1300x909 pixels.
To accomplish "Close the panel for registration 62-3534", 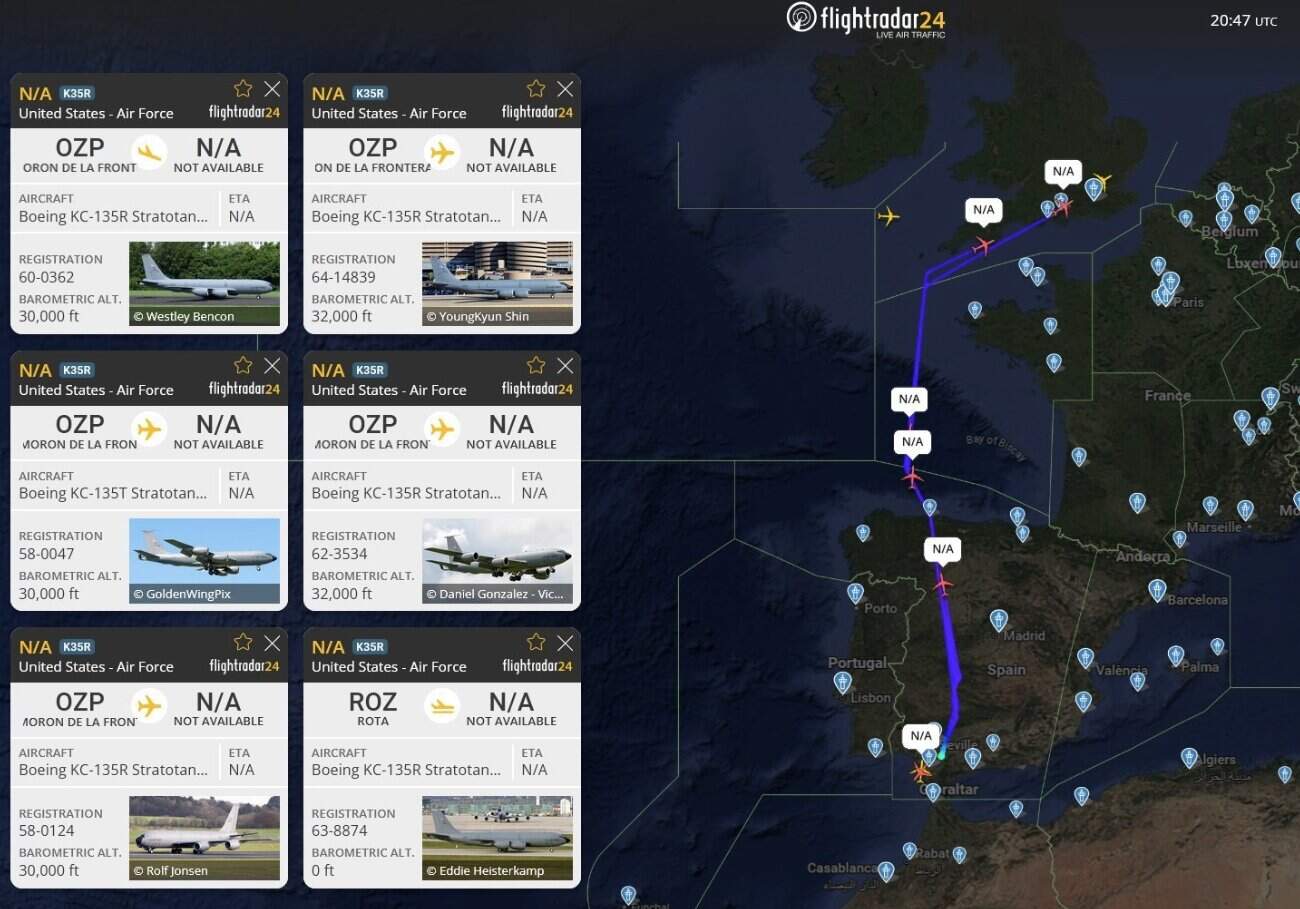I will (564, 365).
